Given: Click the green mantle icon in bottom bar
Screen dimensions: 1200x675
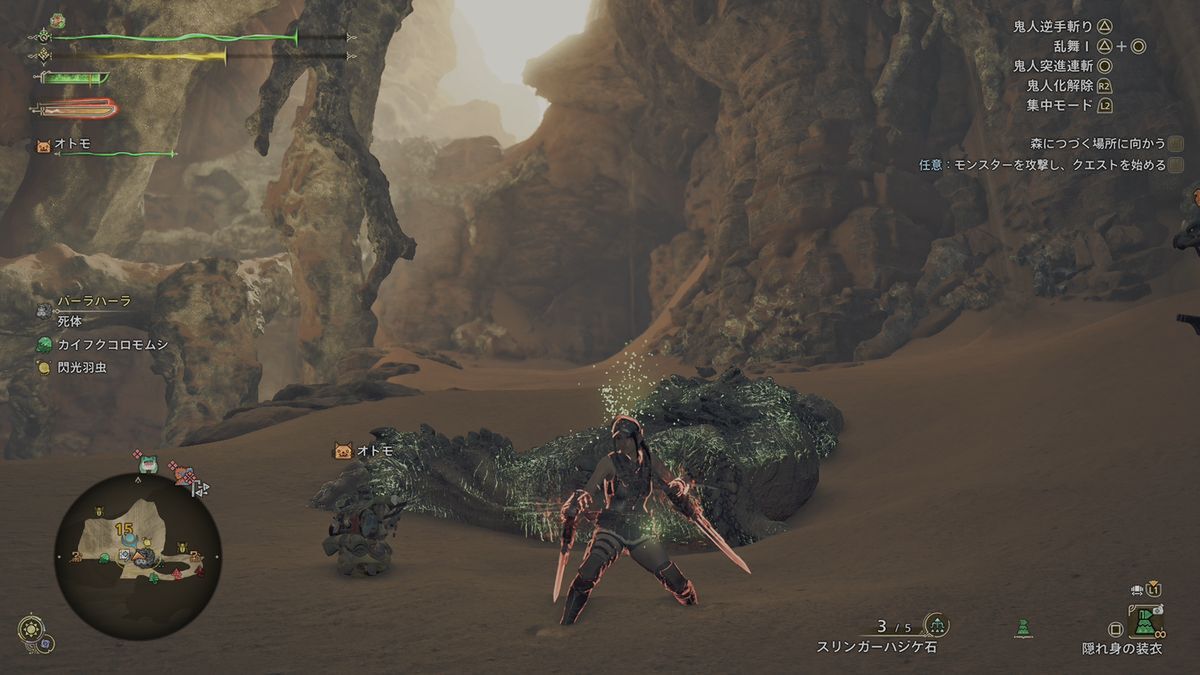Looking at the screenshot, I should [1021, 628].
